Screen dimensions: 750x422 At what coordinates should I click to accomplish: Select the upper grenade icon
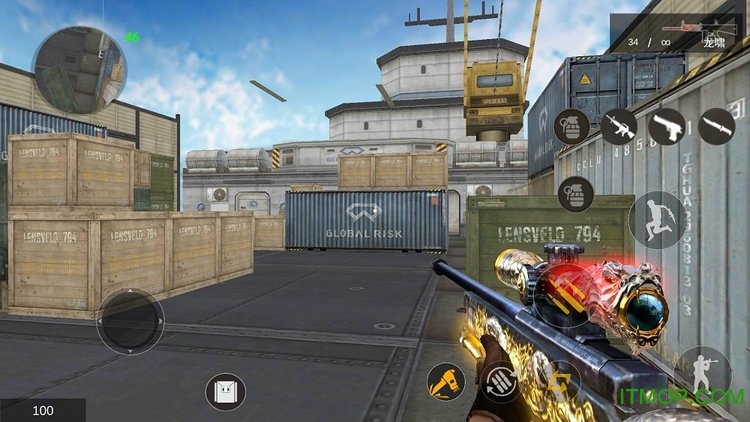pyautogui.click(x=571, y=126)
